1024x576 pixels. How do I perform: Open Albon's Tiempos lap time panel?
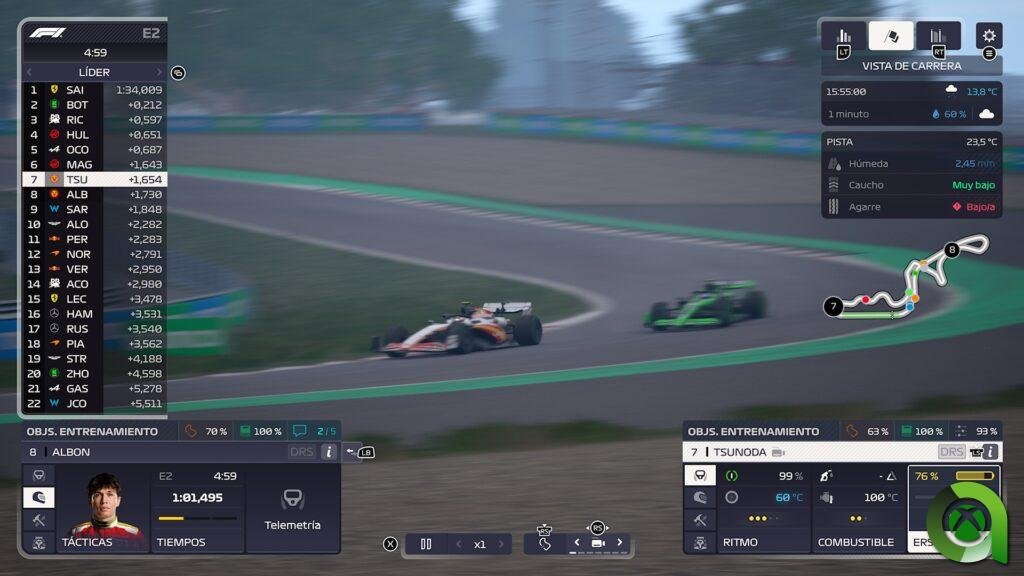point(197,508)
